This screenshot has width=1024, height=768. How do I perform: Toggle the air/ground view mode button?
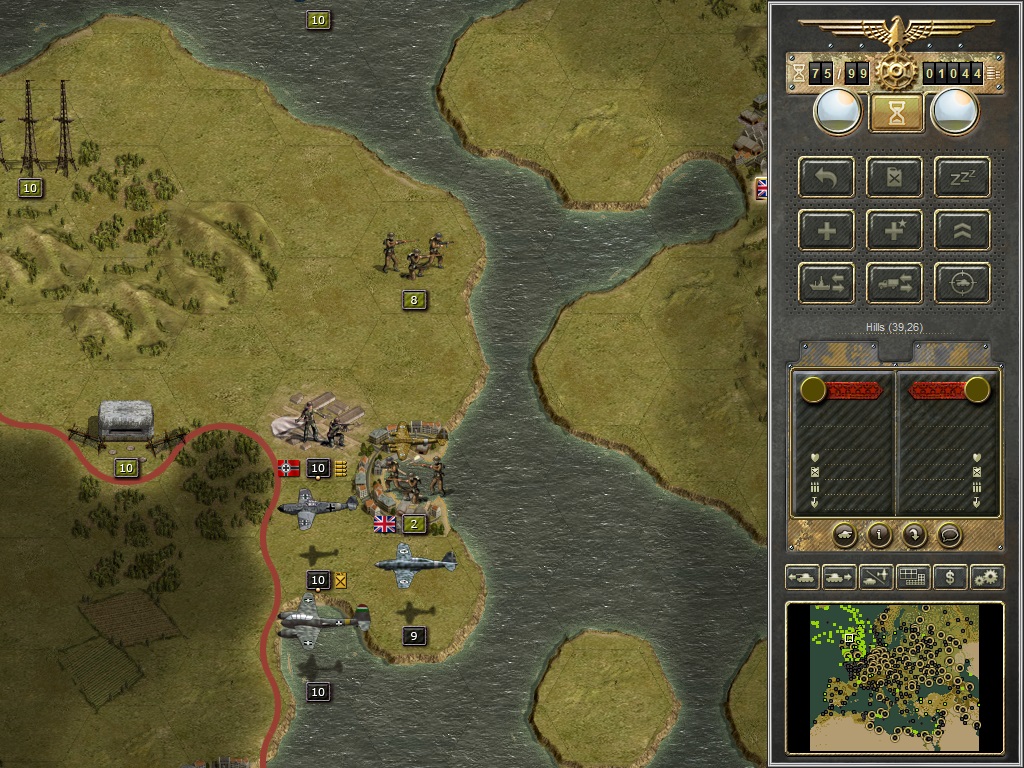876,577
